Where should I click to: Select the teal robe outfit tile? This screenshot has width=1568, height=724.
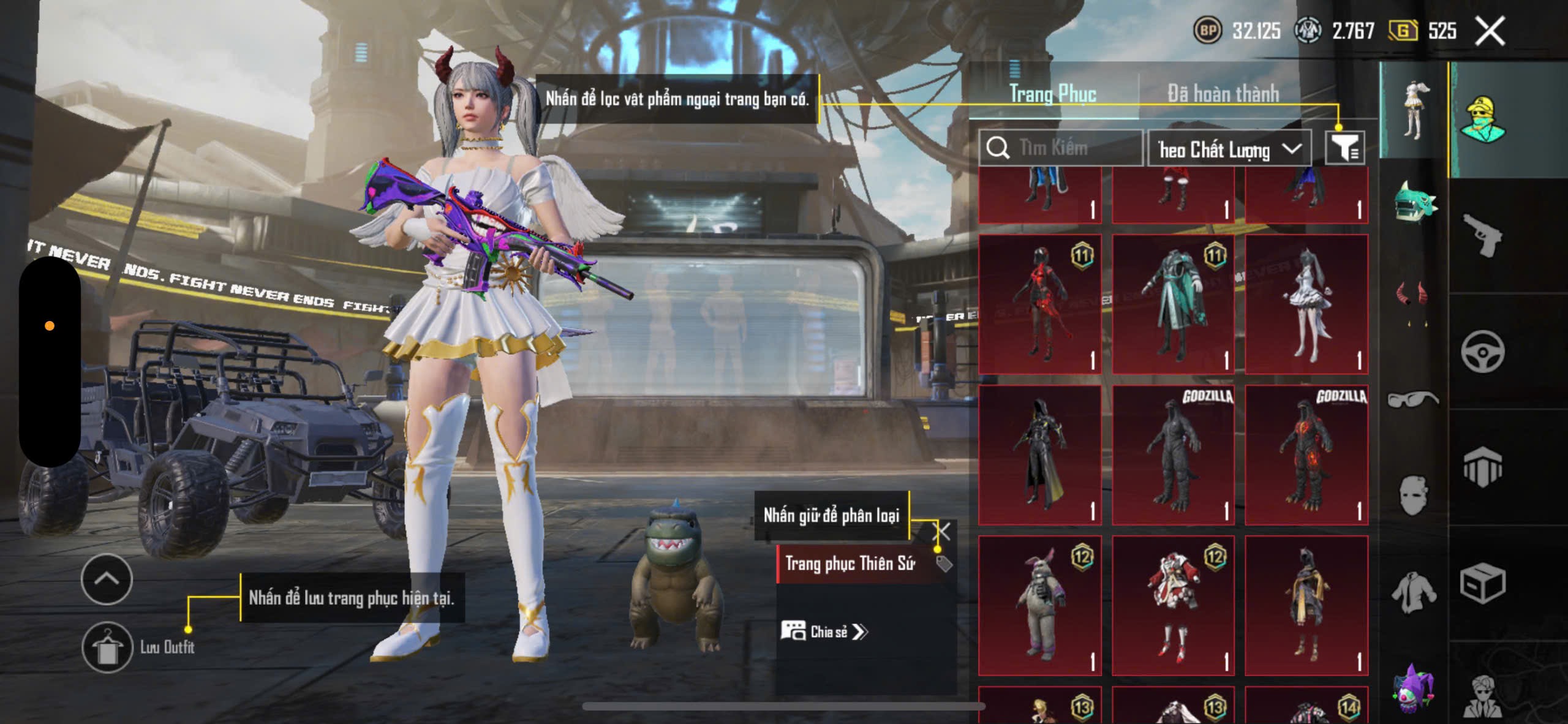tap(1173, 304)
